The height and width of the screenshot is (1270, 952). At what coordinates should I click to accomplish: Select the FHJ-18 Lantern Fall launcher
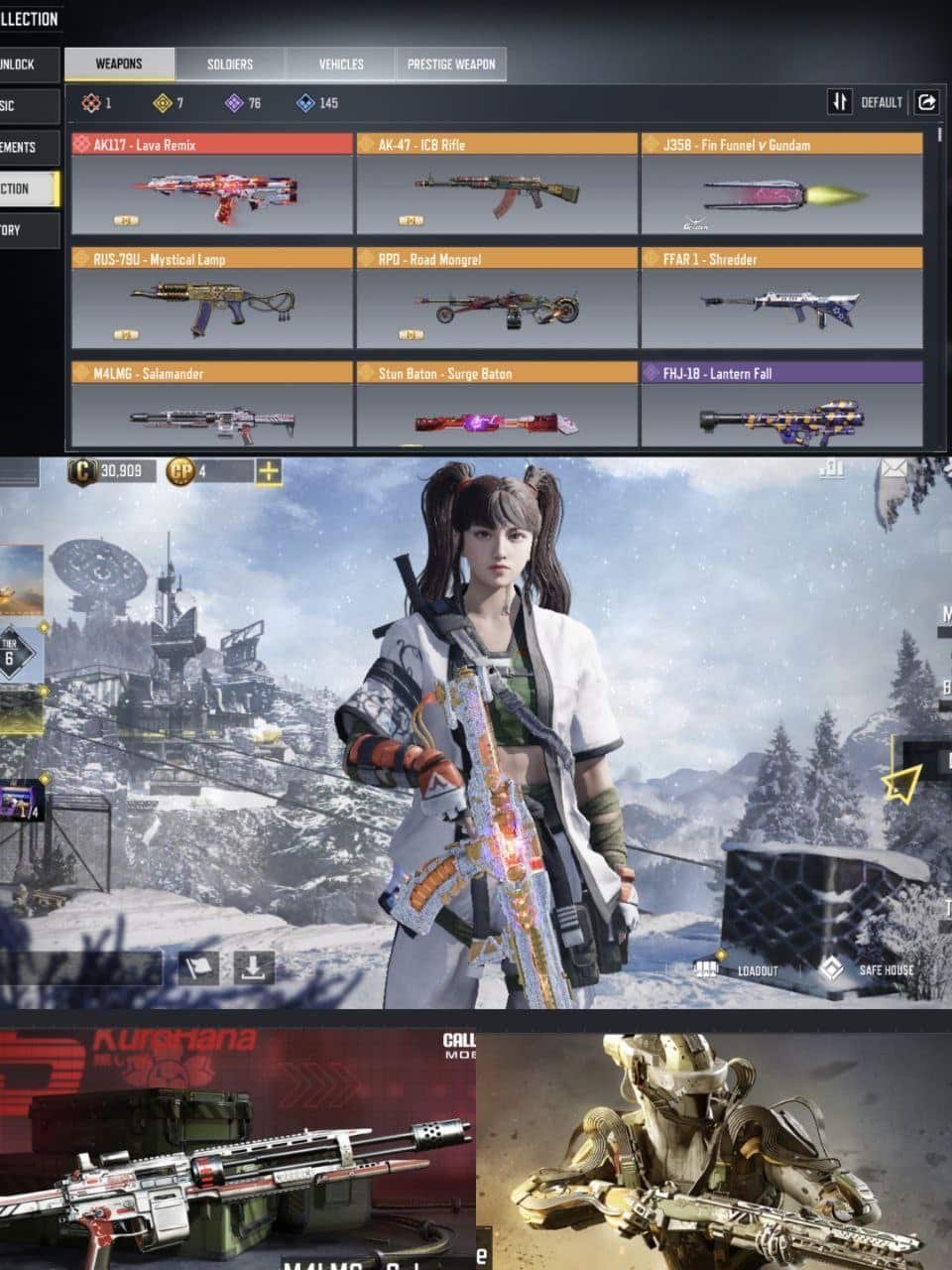pyautogui.click(x=781, y=407)
